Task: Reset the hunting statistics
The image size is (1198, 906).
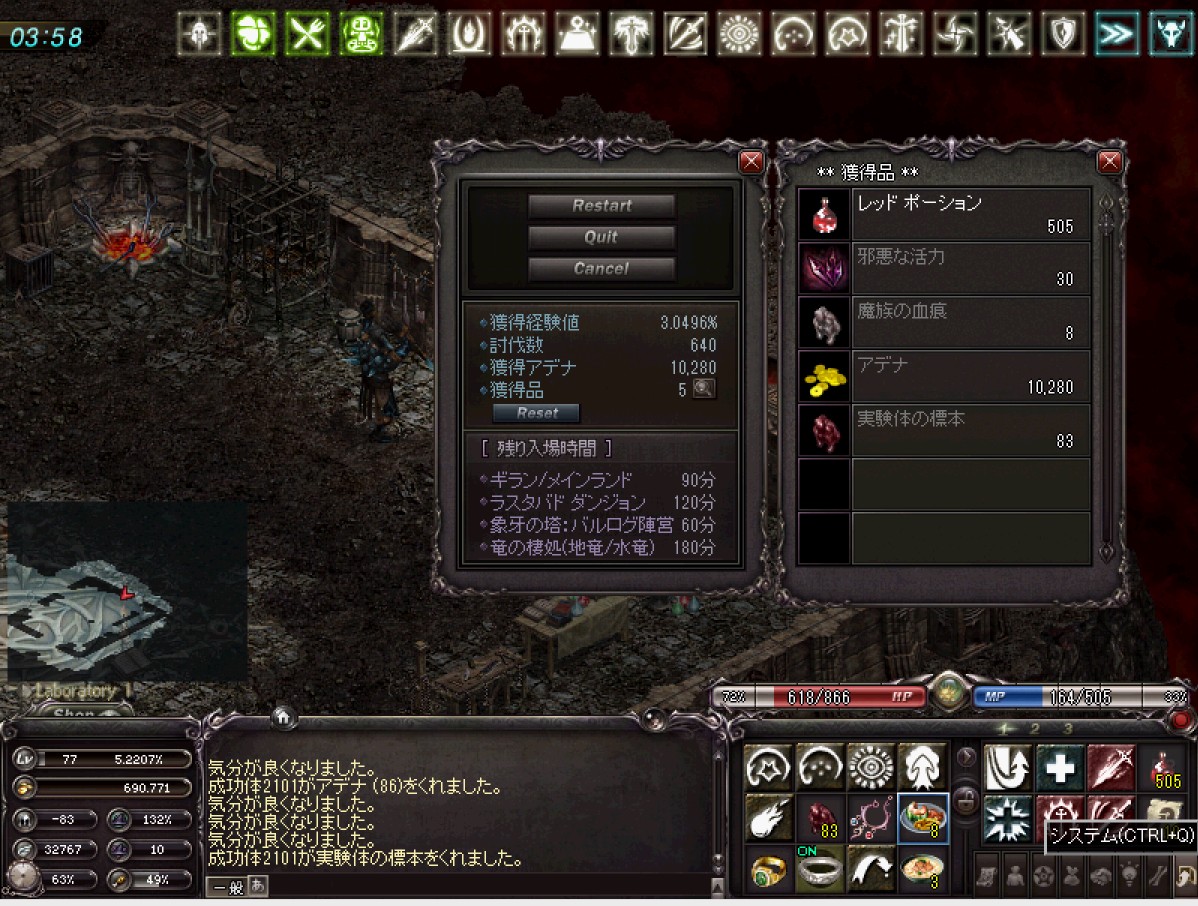Action: click(x=536, y=413)
